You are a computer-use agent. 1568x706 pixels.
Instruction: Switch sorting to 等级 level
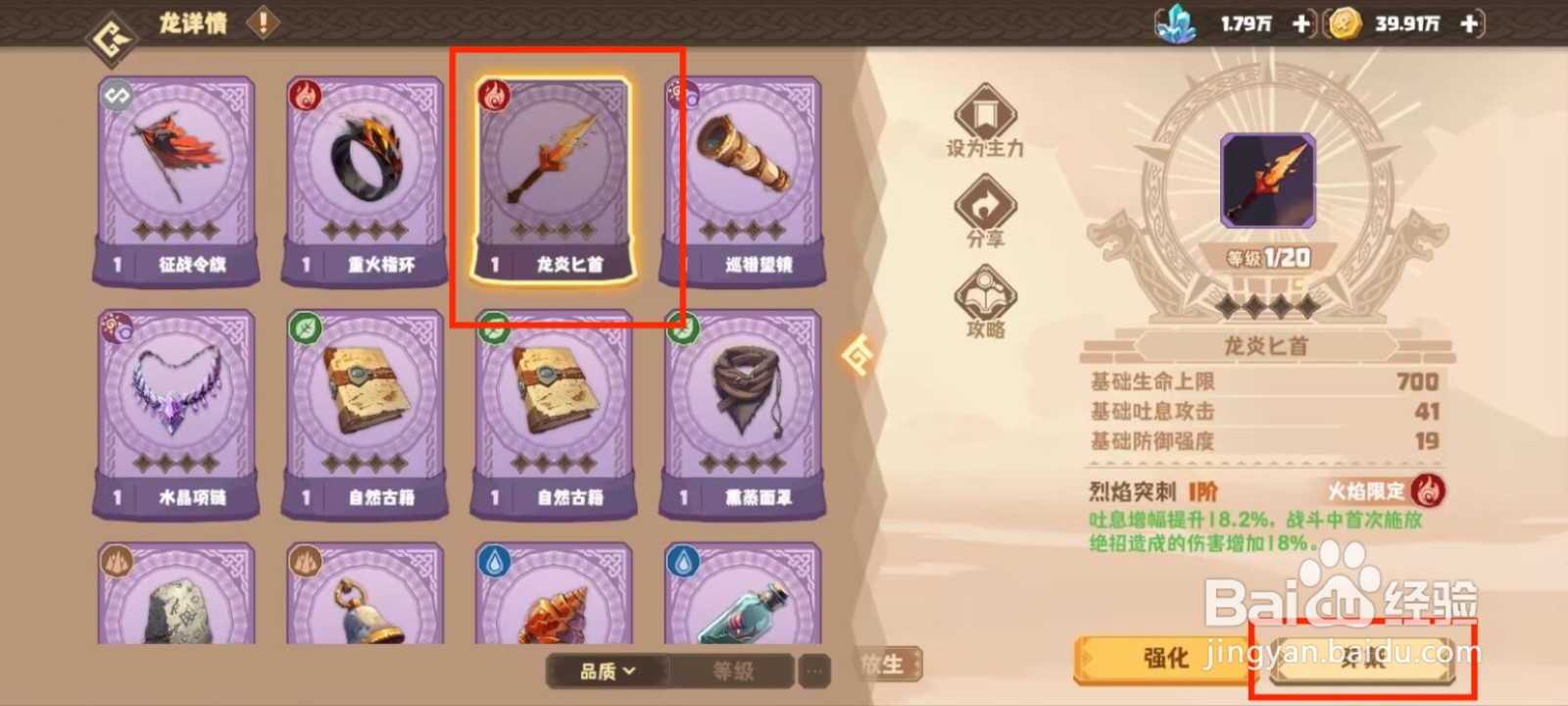pos(732,673)
